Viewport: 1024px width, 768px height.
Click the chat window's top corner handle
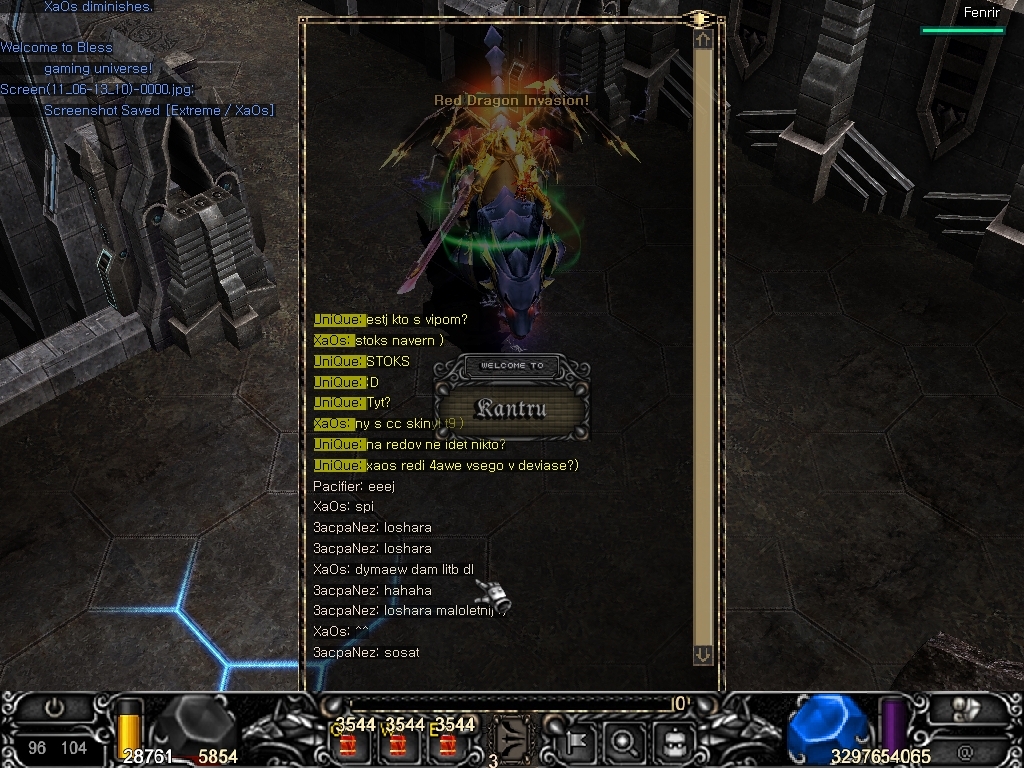(x=699, y=18)
